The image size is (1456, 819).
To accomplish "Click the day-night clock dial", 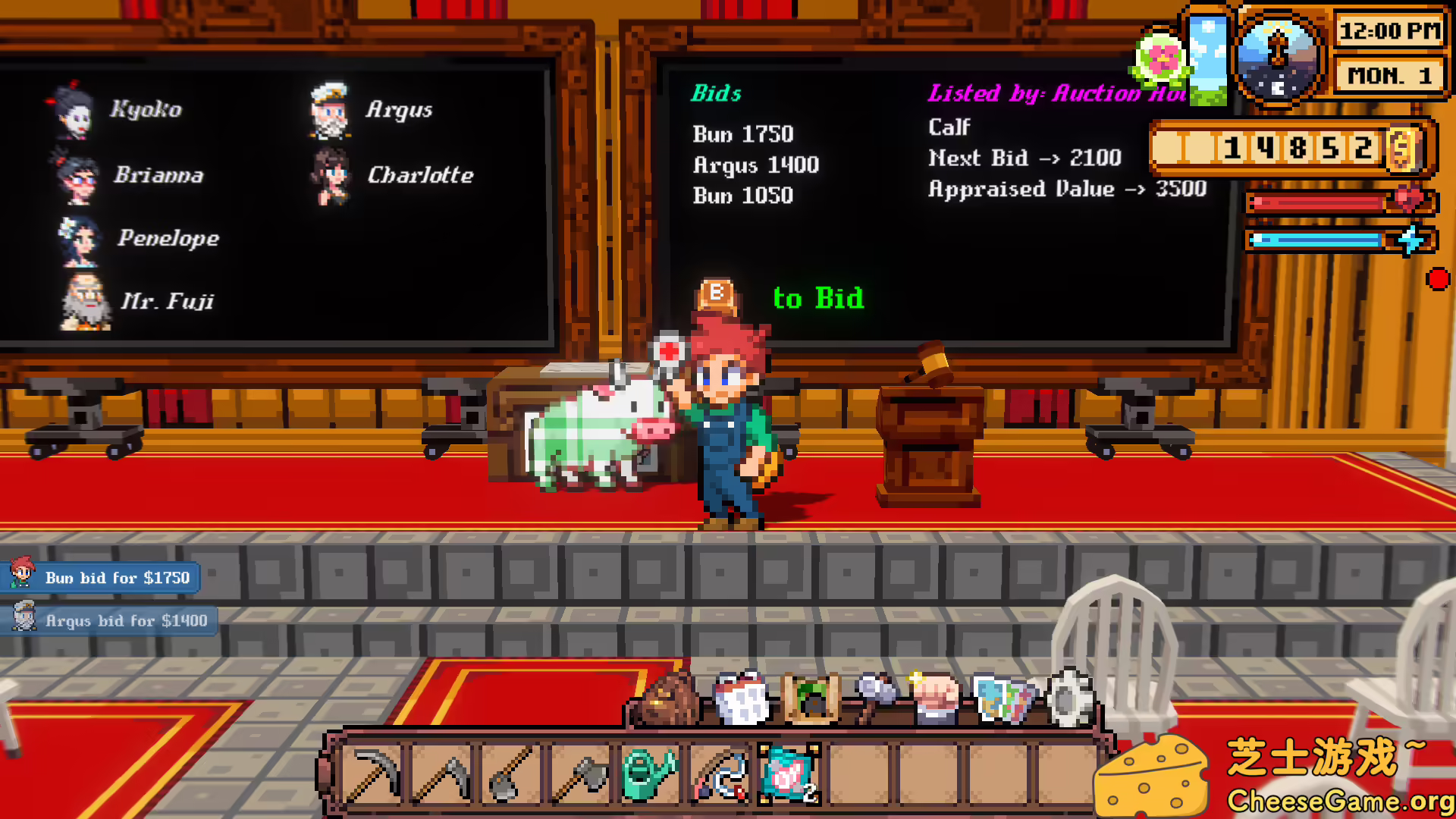I will 1279,57.
